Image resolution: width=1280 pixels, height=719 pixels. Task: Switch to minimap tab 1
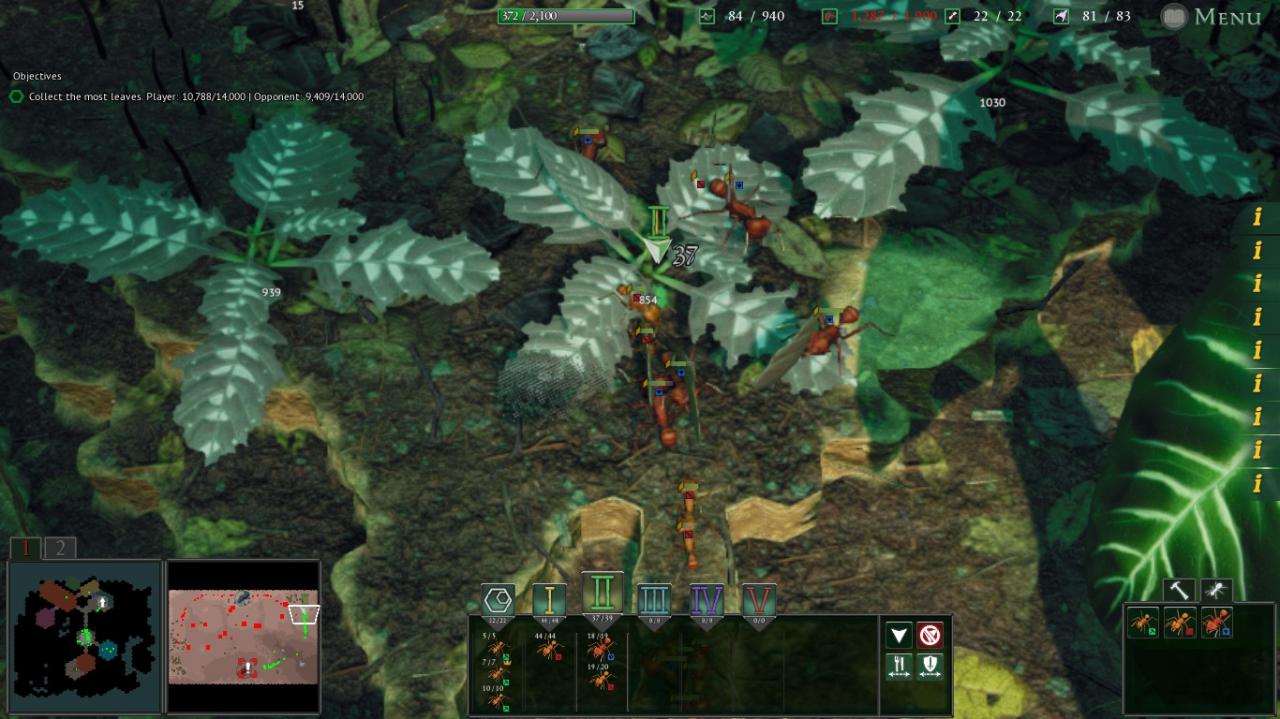[26, 548]
